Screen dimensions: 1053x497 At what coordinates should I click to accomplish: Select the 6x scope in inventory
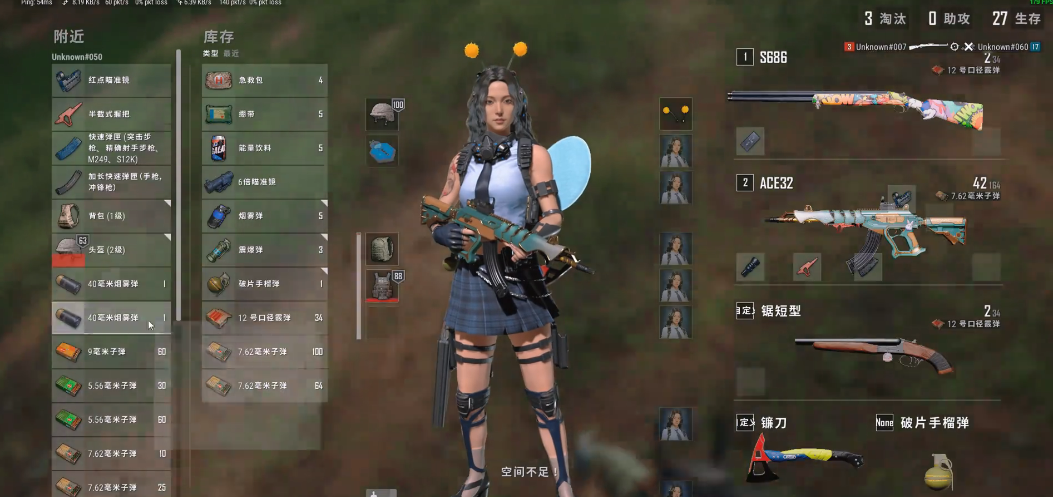coord(264,182)
